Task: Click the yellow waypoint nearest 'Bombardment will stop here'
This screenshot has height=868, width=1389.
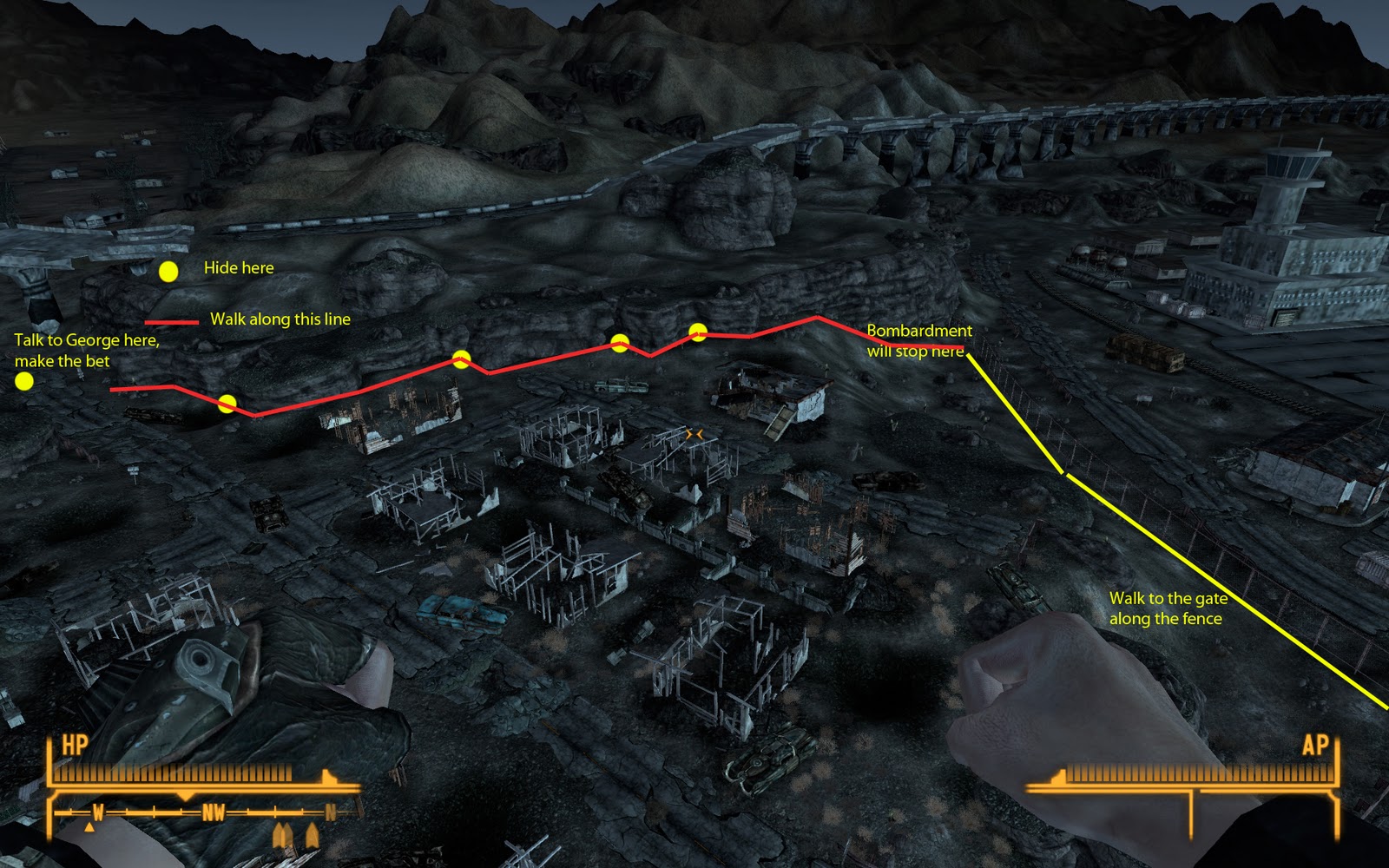Action: (x=697, y=331)
